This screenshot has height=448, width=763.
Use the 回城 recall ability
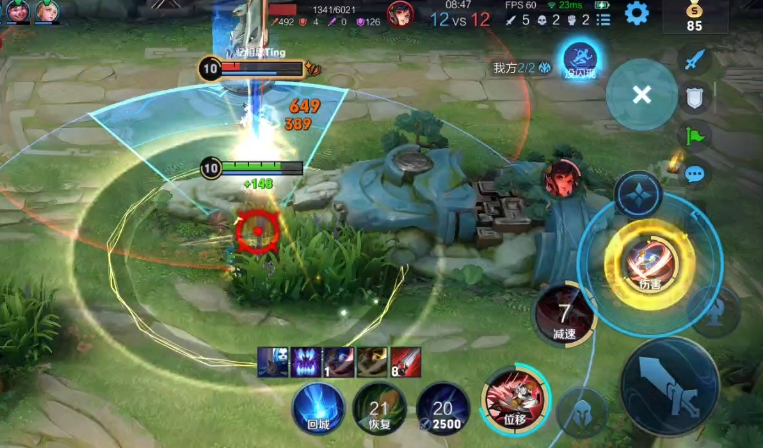[x=318, y=407]
